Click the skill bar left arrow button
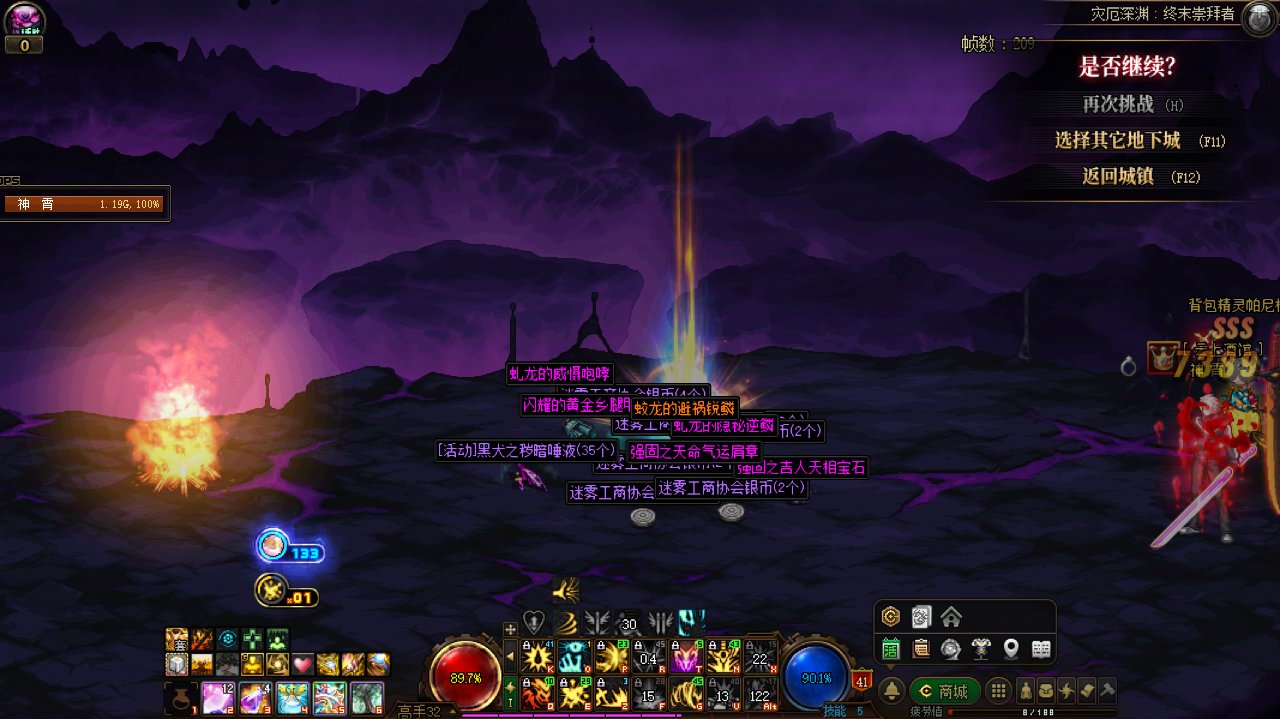Image resolution: width=1280 pixels, height=719 pixels. 510,657
